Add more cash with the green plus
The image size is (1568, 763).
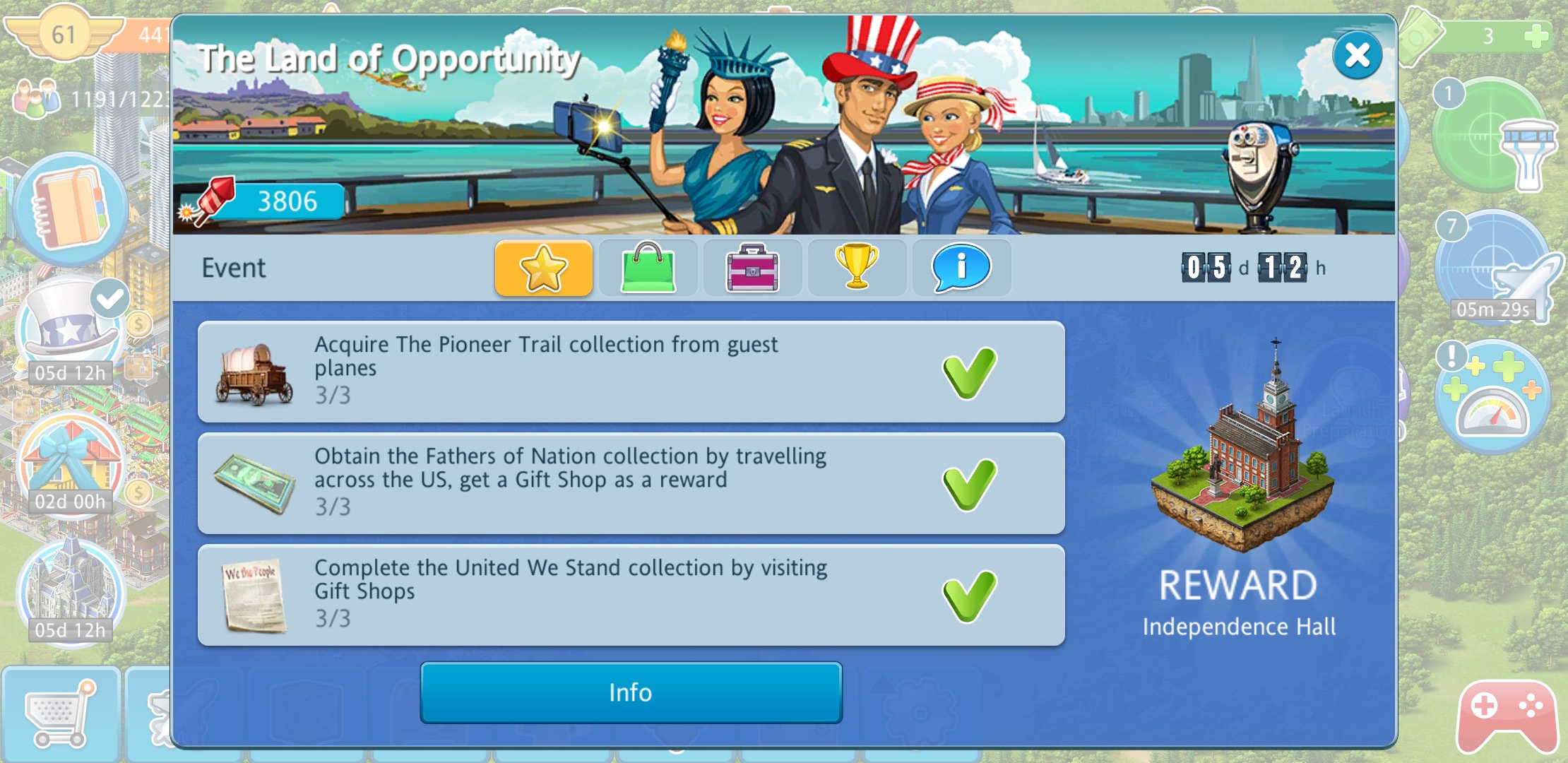coord(1536,35)
